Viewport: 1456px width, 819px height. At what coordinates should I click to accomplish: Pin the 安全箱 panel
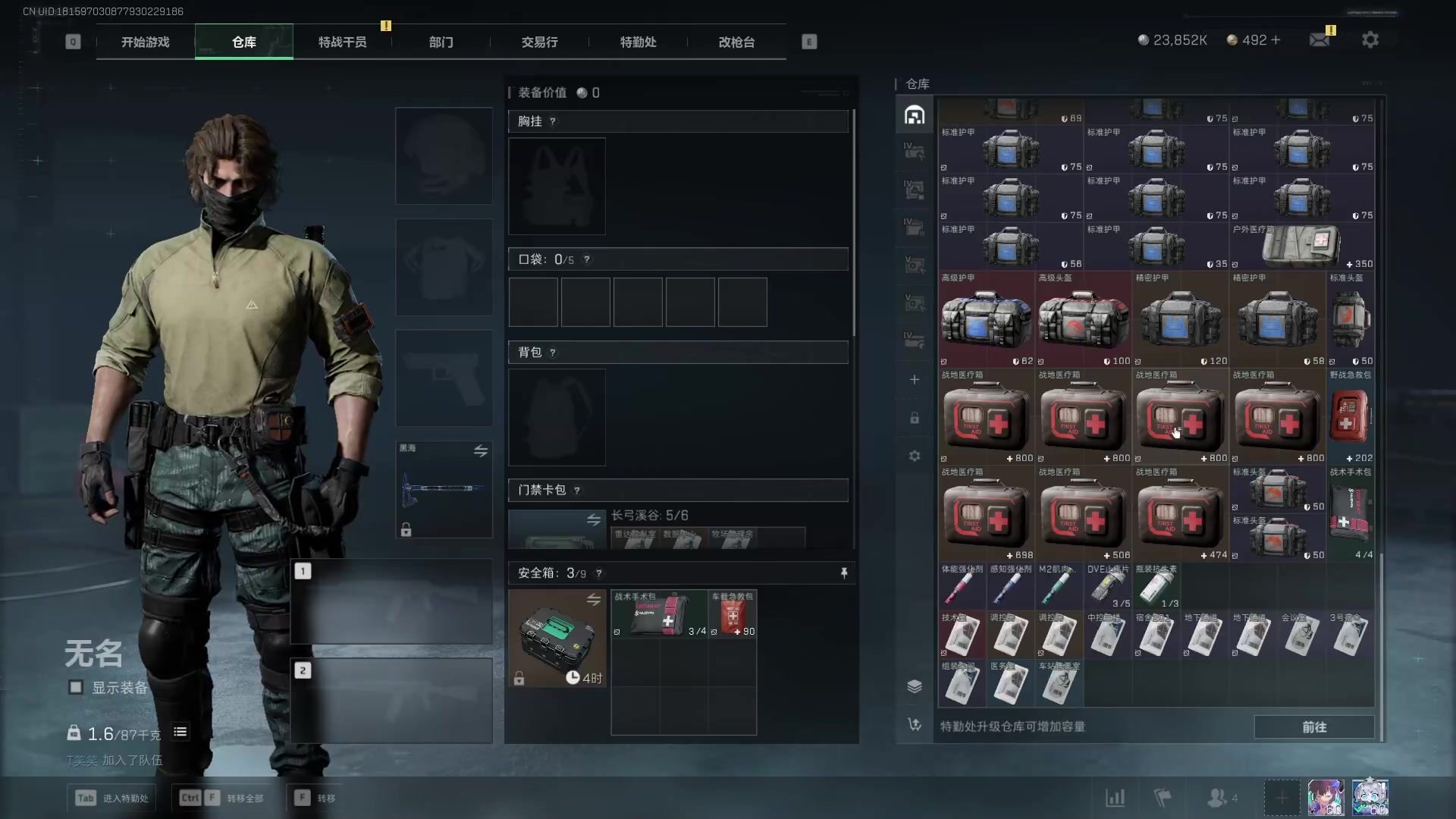(843, 573)
